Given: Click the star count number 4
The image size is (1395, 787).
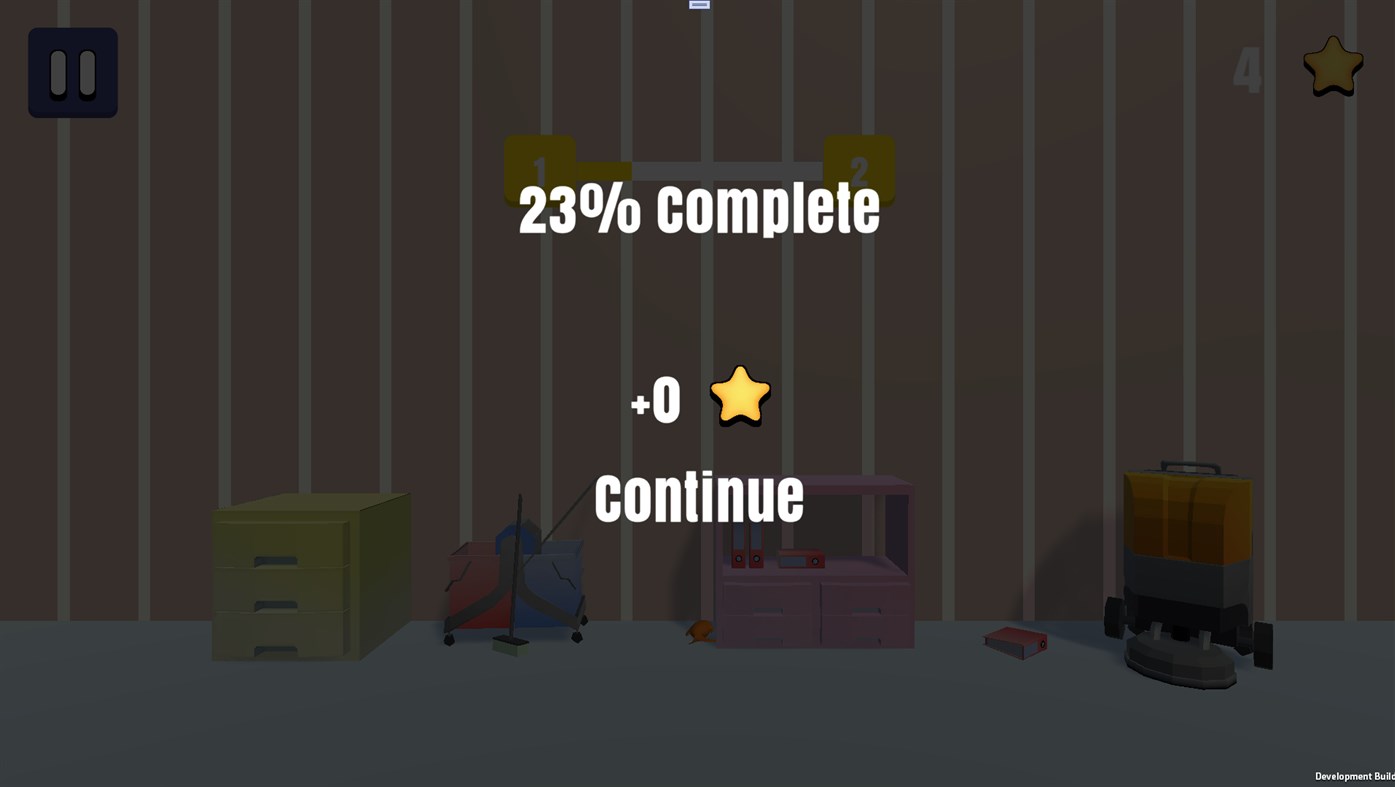Looking at the screenshot, I should (x=1245, y=68).
